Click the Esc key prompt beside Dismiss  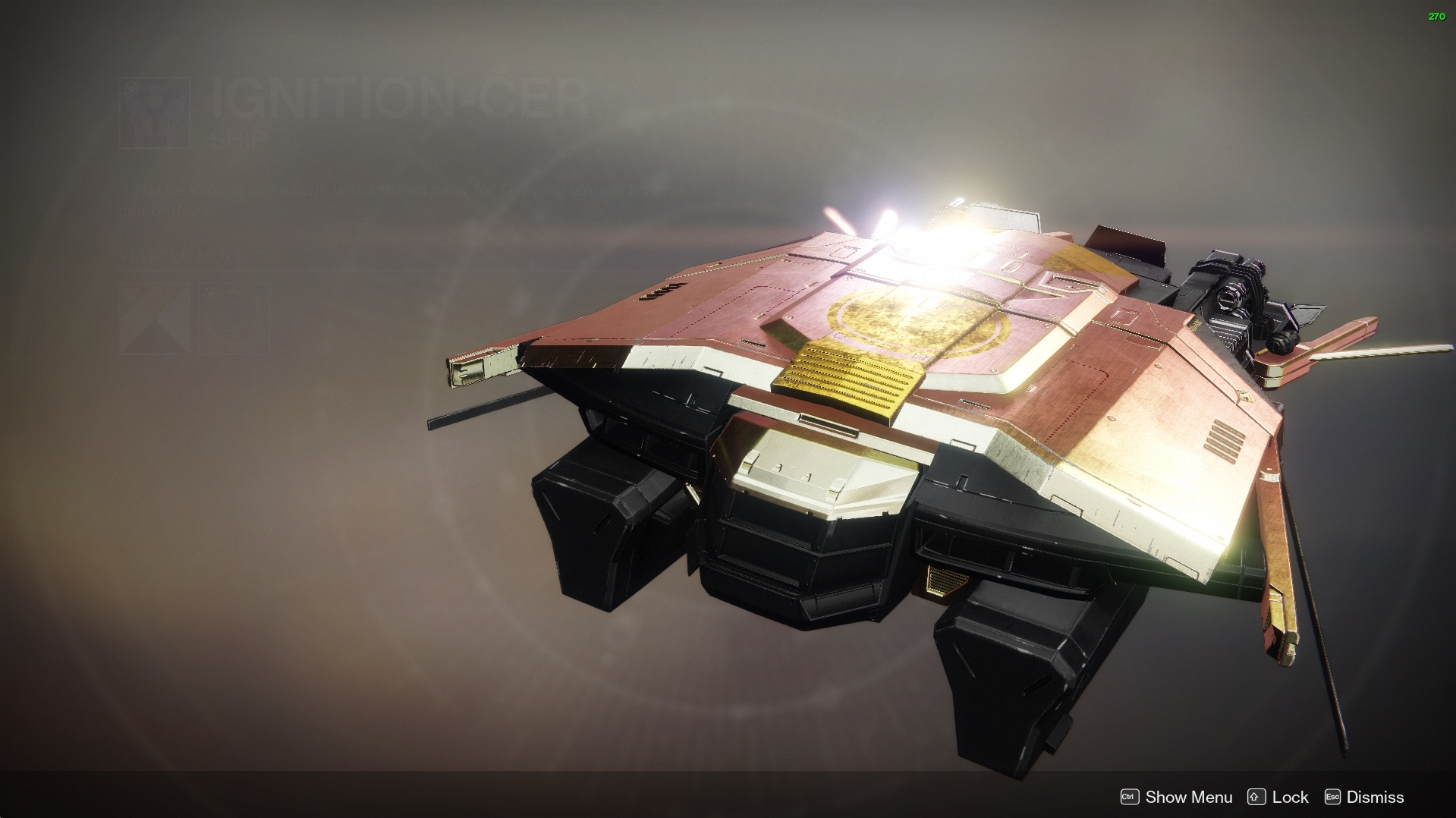pos(1332,797)
